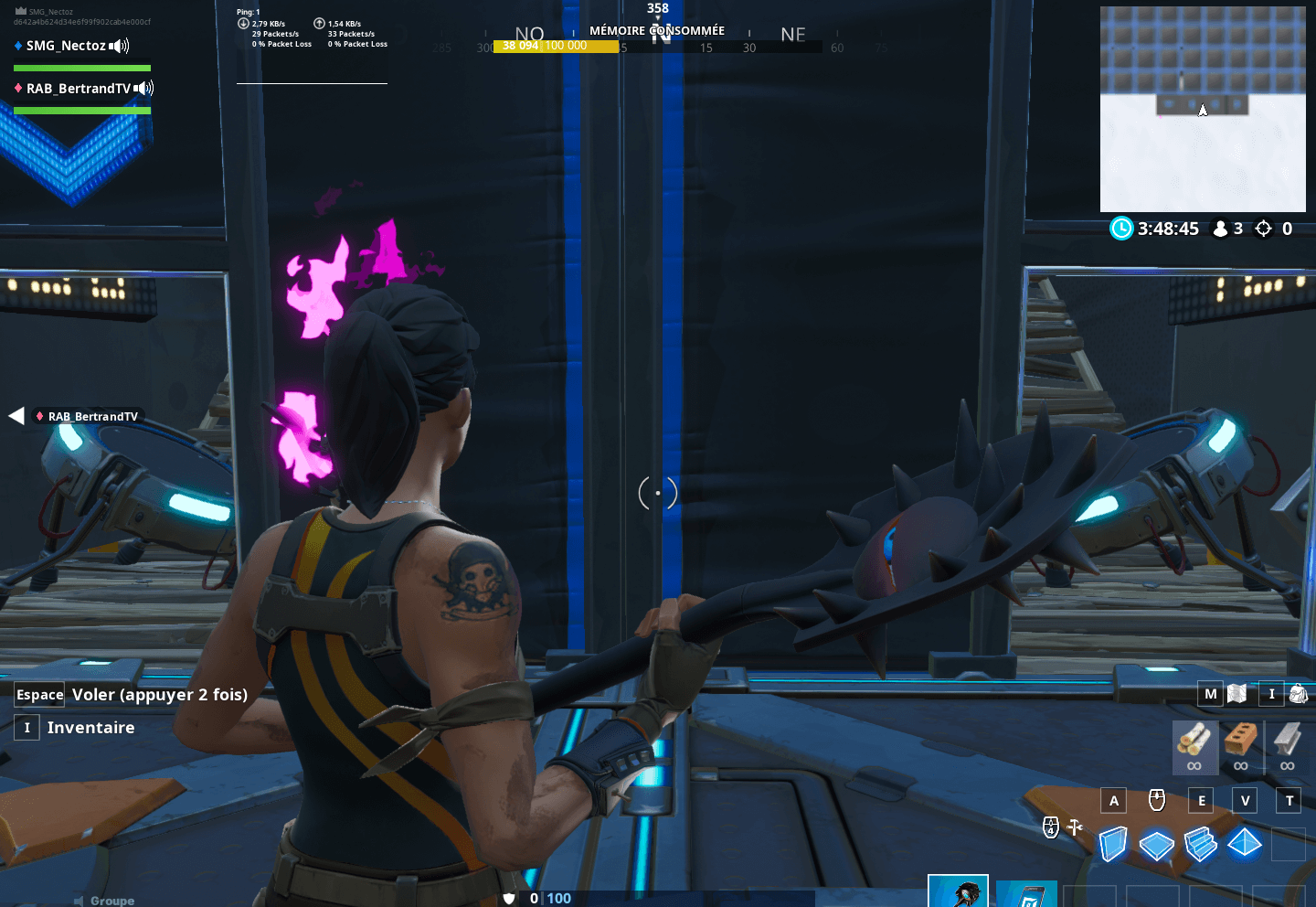Choose the floor building piece
1316x907 pixels.
tap(1156, 844)
